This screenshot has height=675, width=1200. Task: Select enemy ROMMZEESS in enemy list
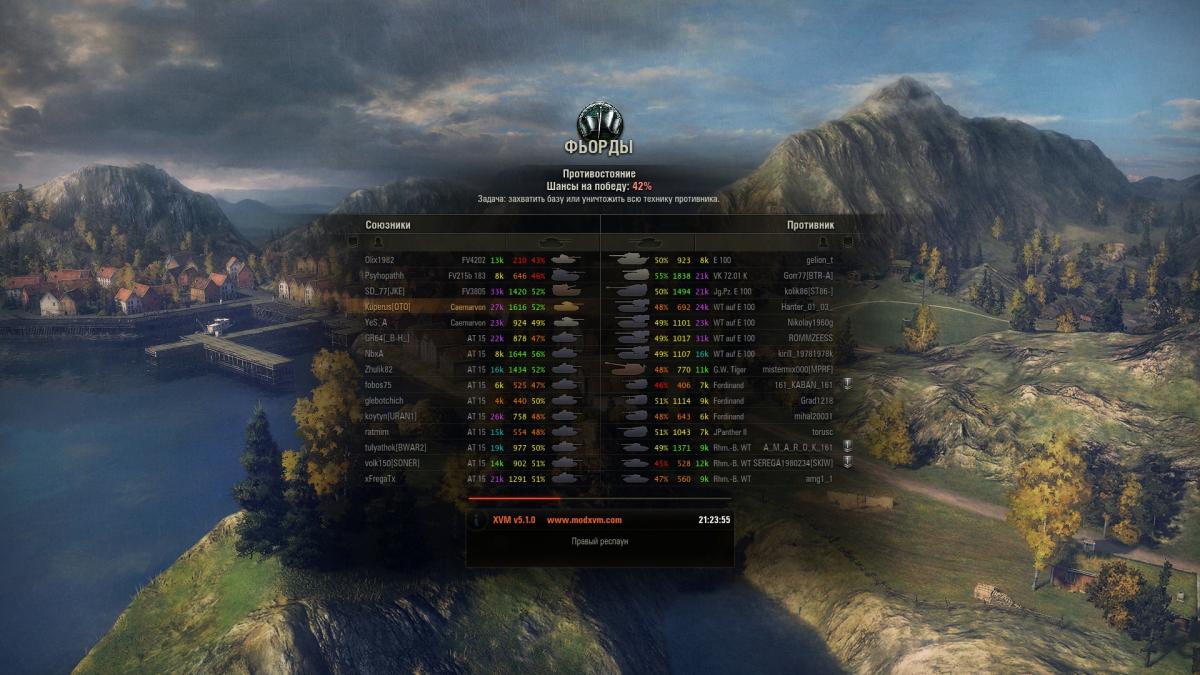pyautogui.click(x=810, y=338)
